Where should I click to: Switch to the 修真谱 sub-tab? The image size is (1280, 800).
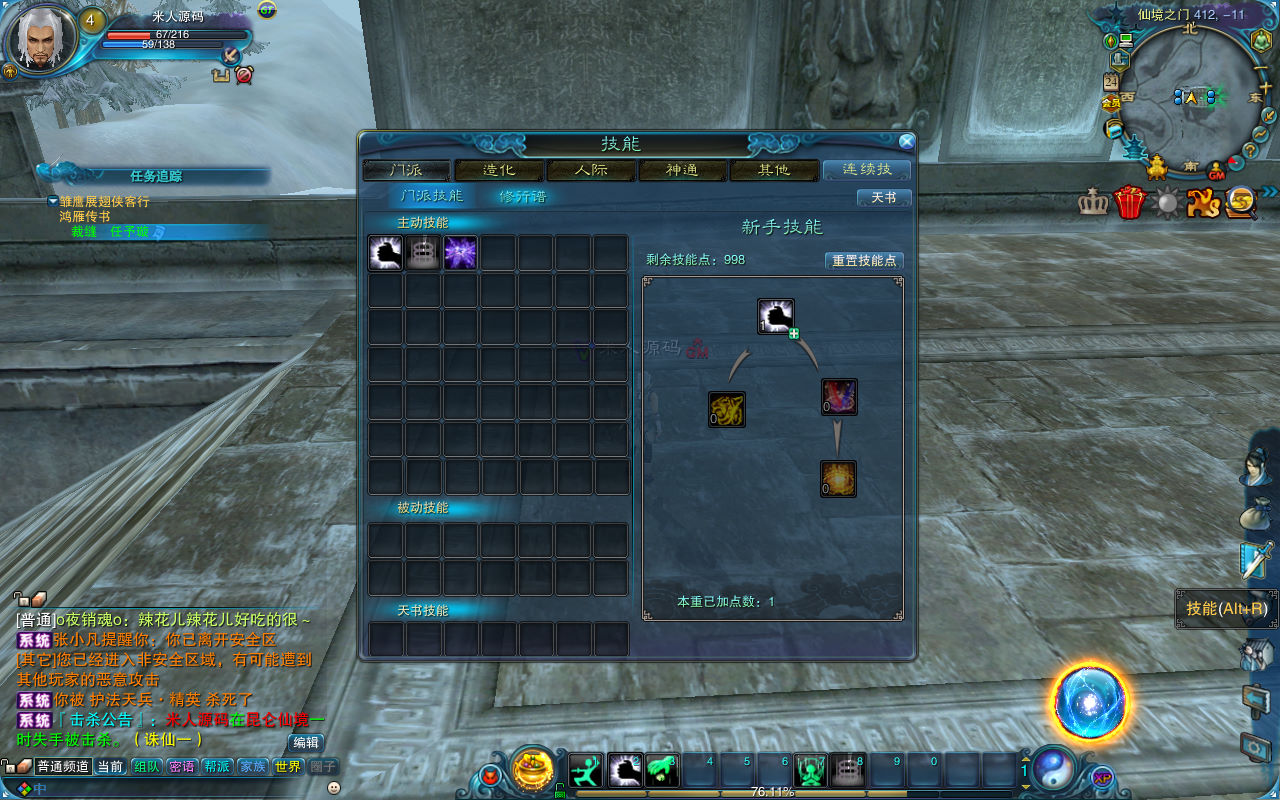click(523, 196)
